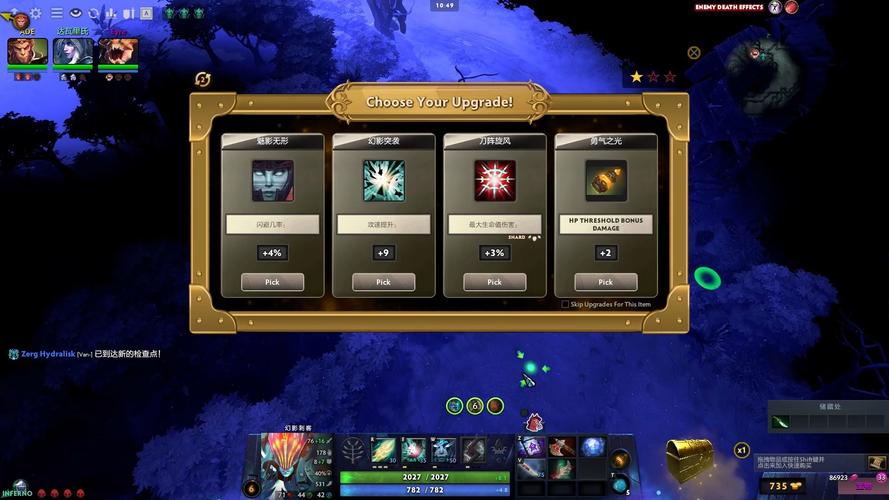Click the reroll icon above the upgrade panel

[203, 79]
